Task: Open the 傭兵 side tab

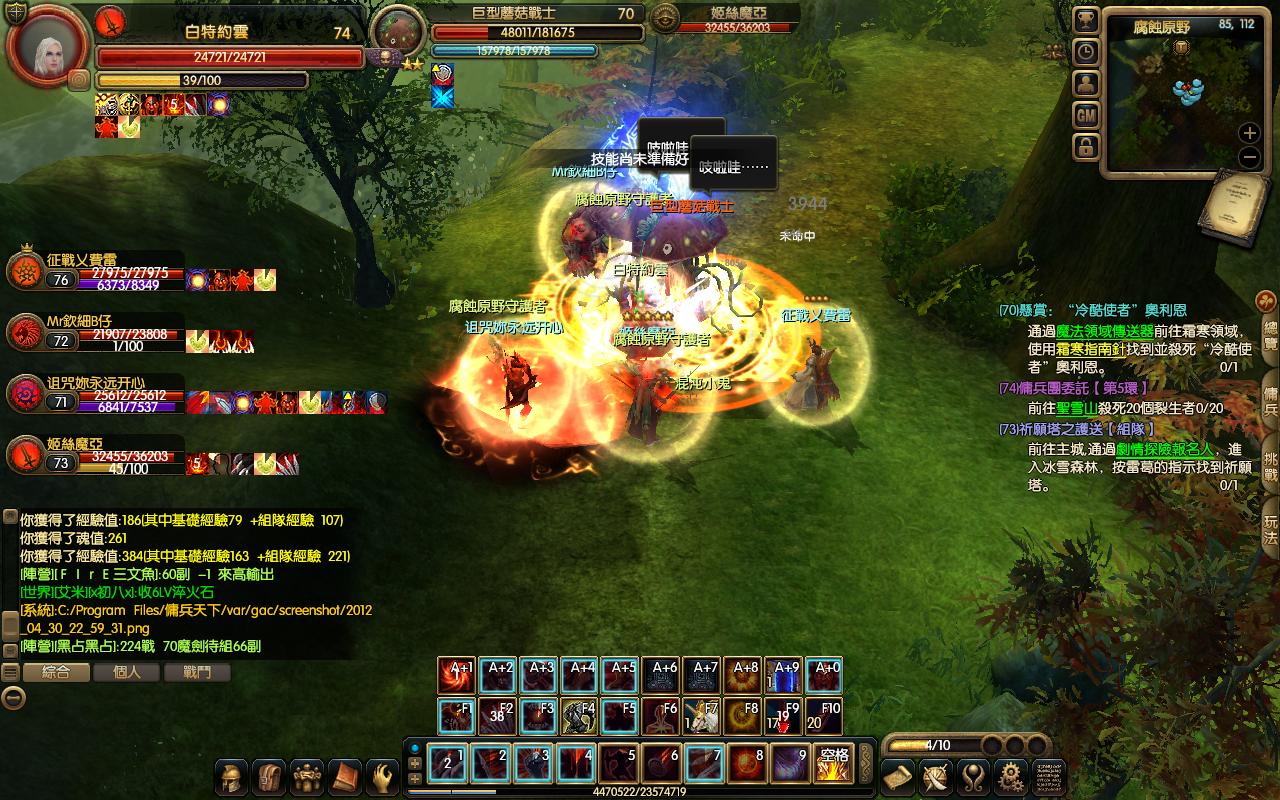Action: [1270, 395]
